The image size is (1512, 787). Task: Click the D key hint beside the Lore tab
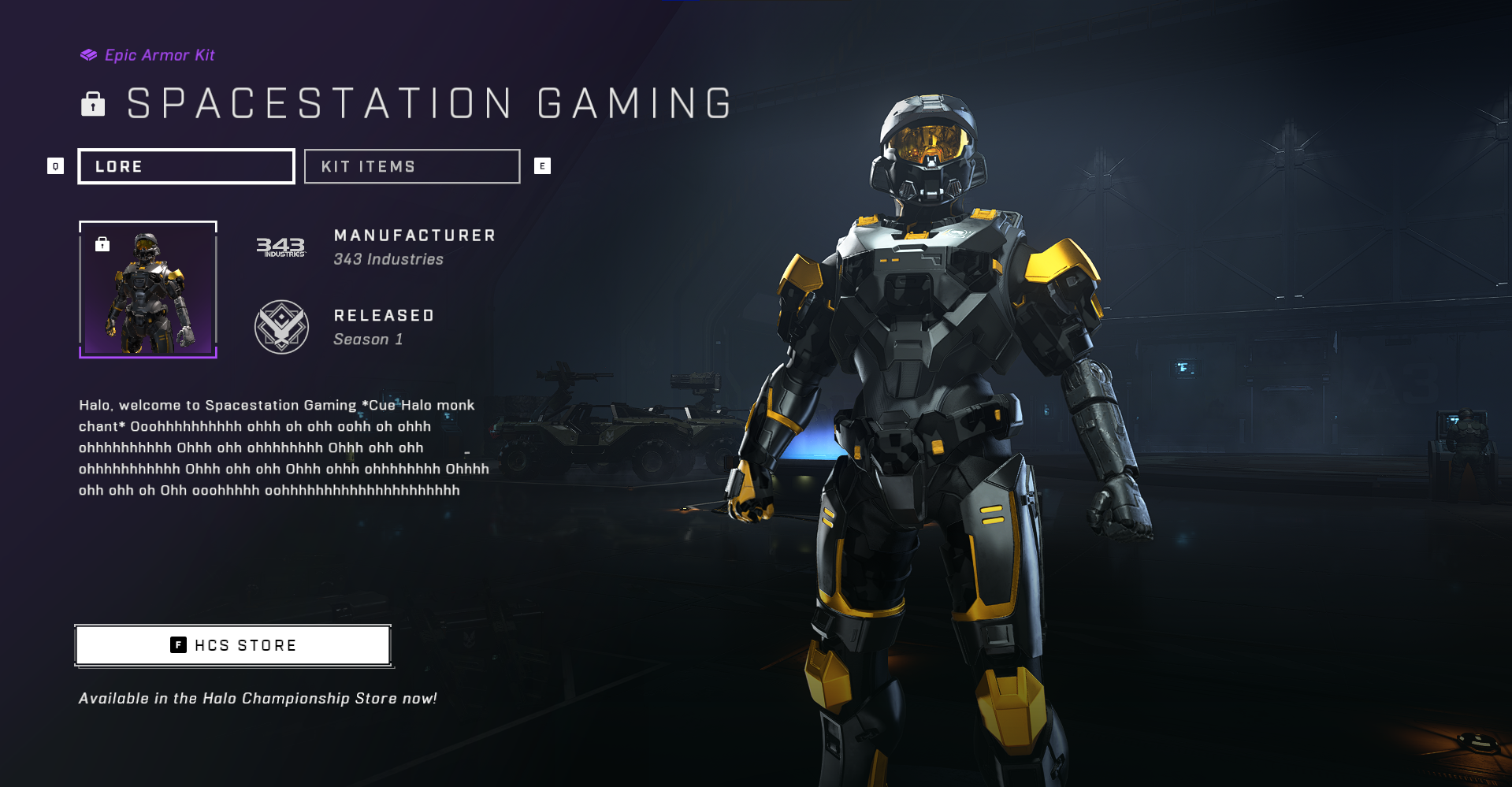[55, 166]
